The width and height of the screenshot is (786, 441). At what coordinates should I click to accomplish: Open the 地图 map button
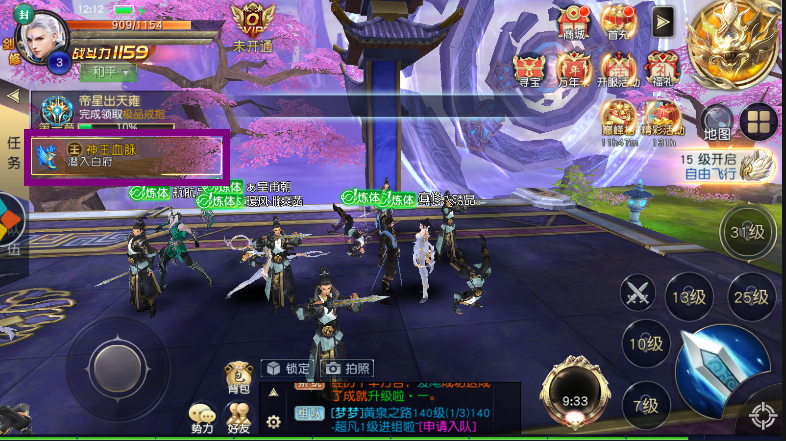coord(716,121)
